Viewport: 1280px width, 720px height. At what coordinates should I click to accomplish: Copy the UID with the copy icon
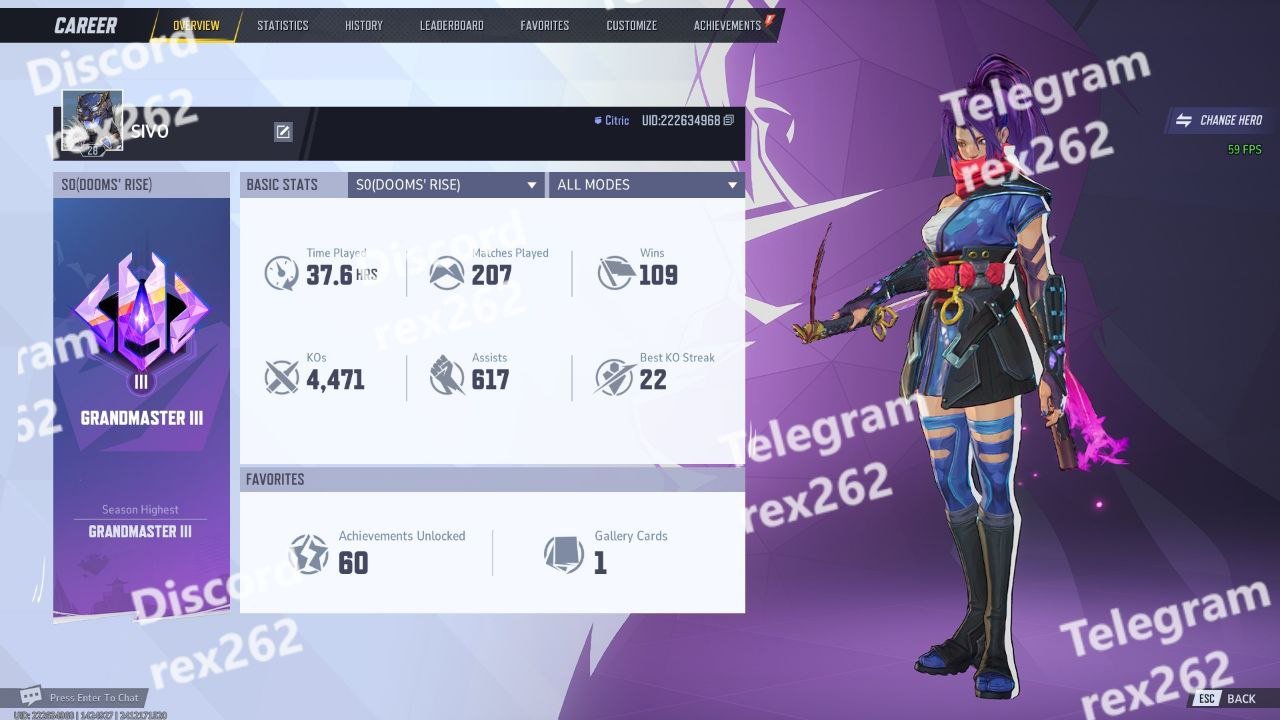729,120
